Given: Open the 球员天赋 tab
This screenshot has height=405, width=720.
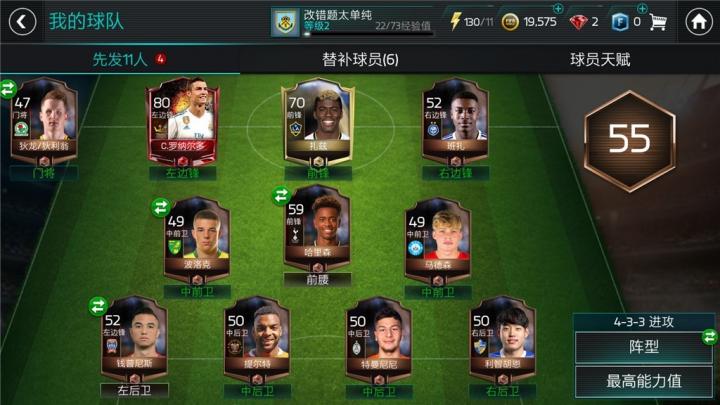Looking at the screenshot, I should click(x=600, y=60).
